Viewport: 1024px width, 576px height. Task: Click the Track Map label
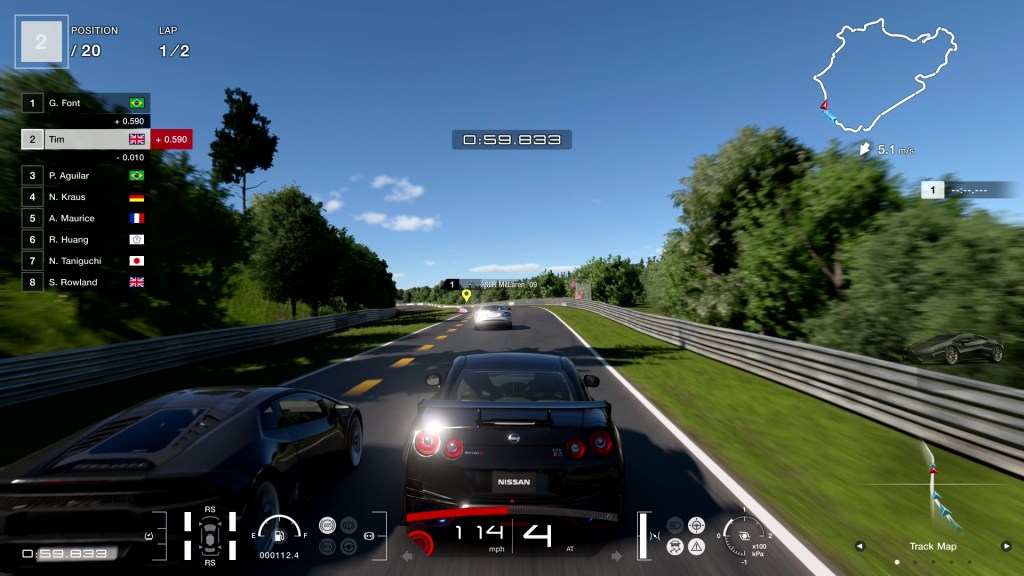(932, 546)
